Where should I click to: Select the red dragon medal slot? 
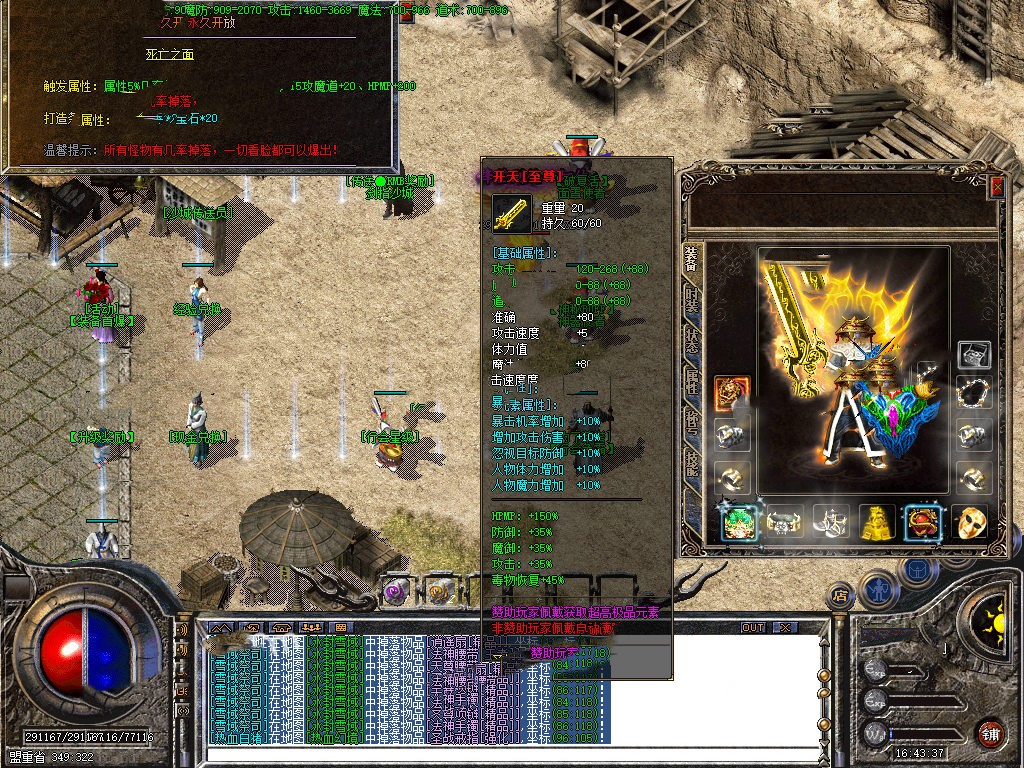731,392
